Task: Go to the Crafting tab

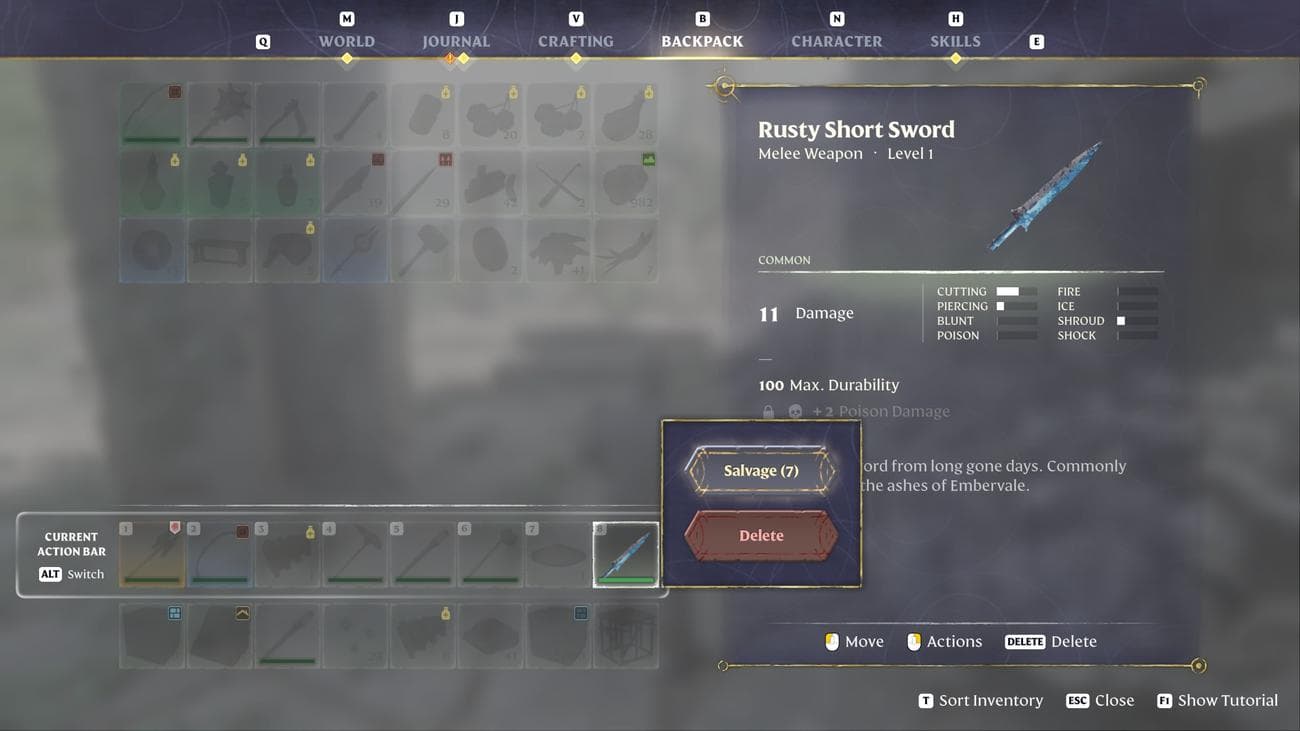Action: coord(575,41)
